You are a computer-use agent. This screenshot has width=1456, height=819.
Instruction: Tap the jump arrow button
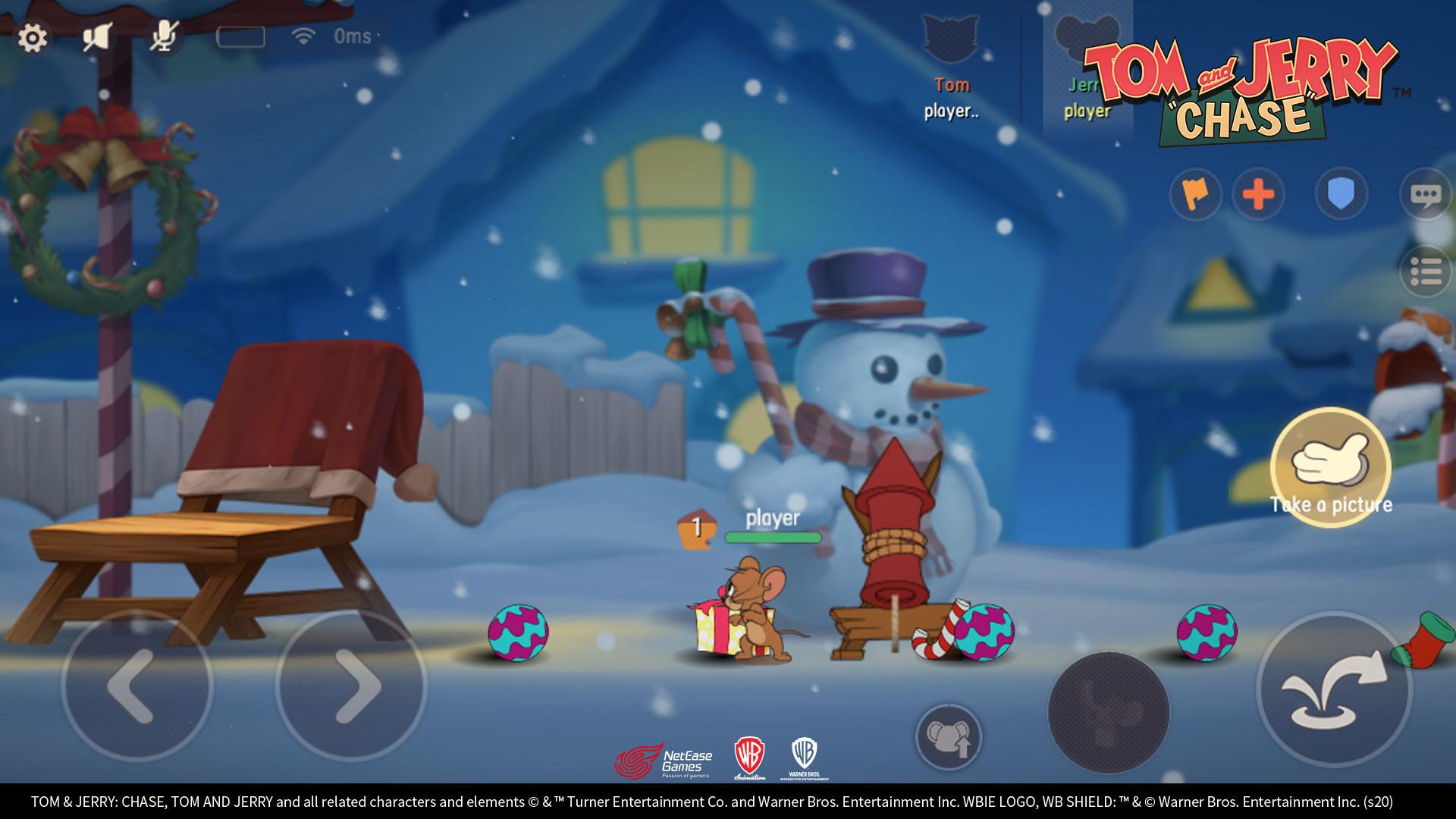(1333, 689)
